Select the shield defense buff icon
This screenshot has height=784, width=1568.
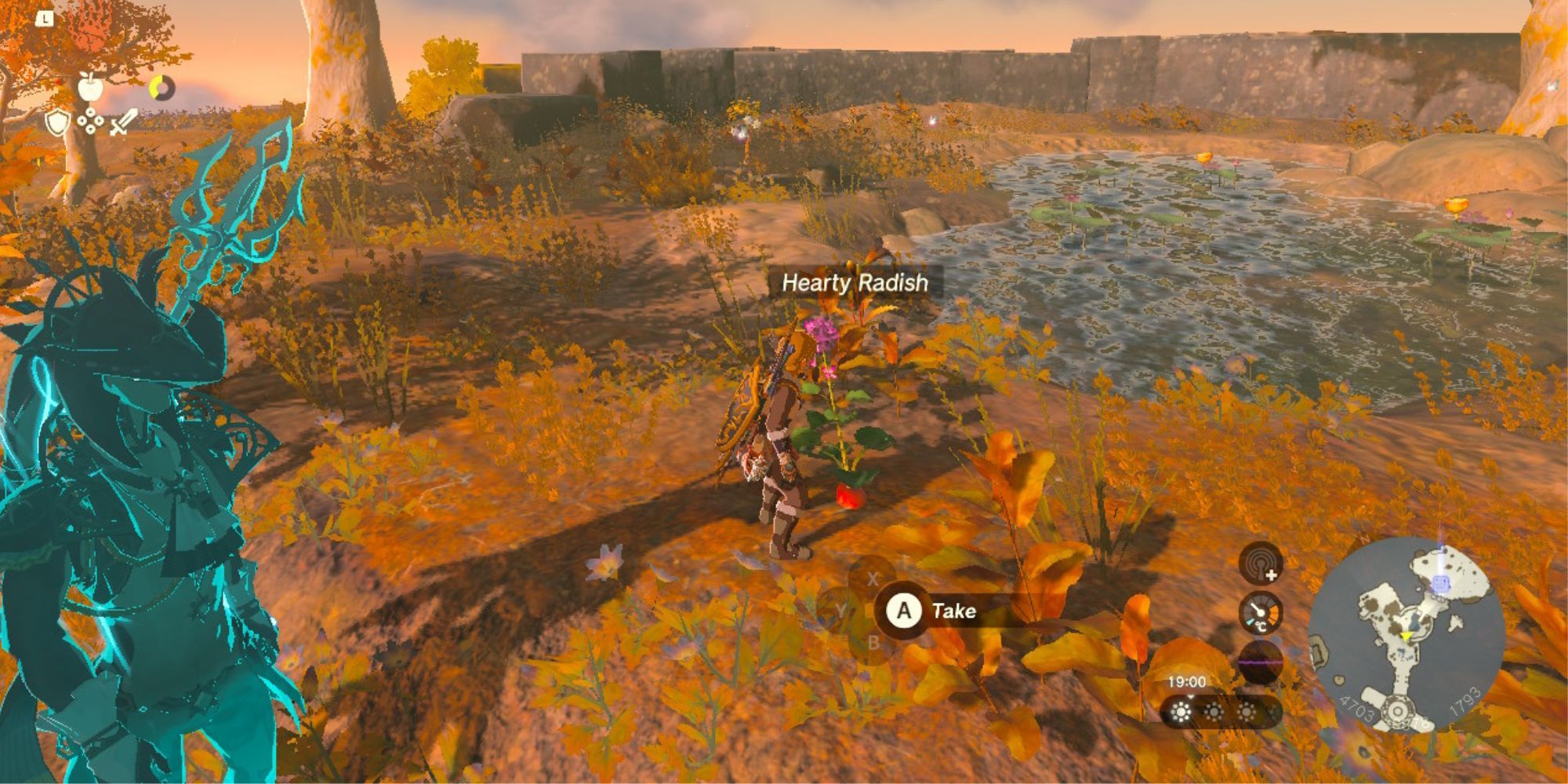click(x=58, y=124)
